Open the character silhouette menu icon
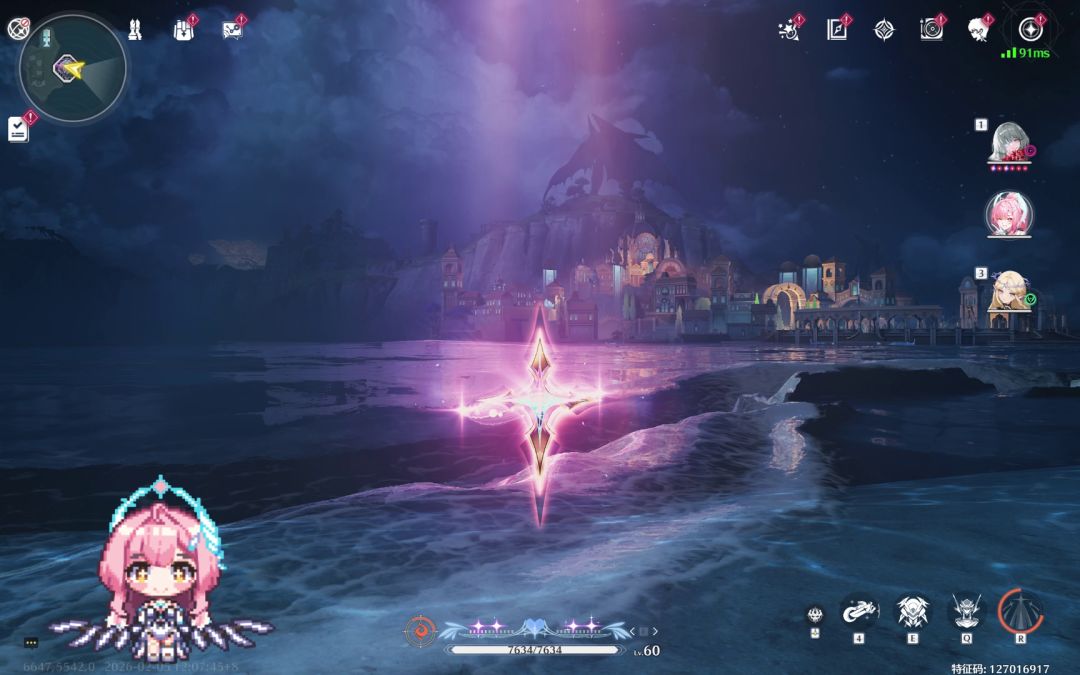The image size is (1080, 675). pyautogui.click(x=979, y=30)
